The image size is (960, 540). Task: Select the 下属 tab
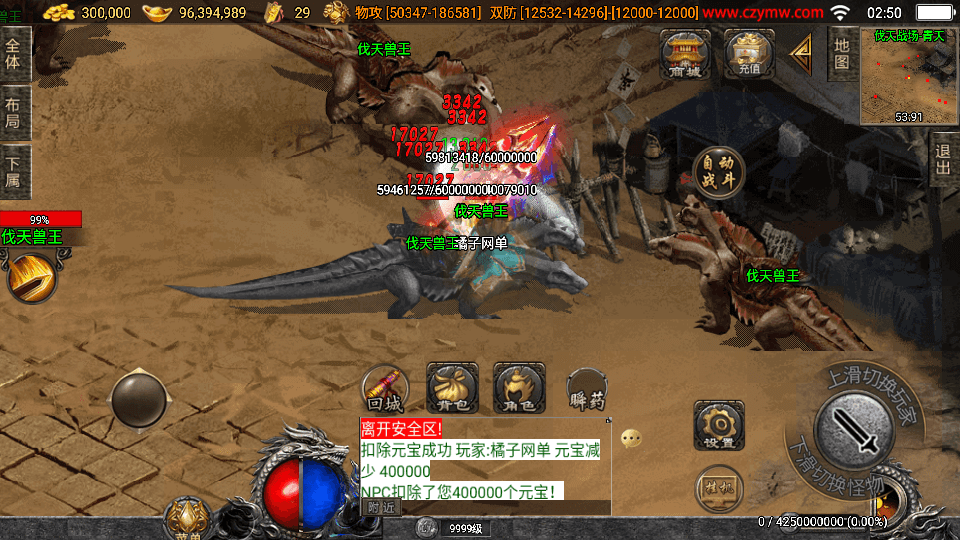pyautogui.click(x=14, y=171)
